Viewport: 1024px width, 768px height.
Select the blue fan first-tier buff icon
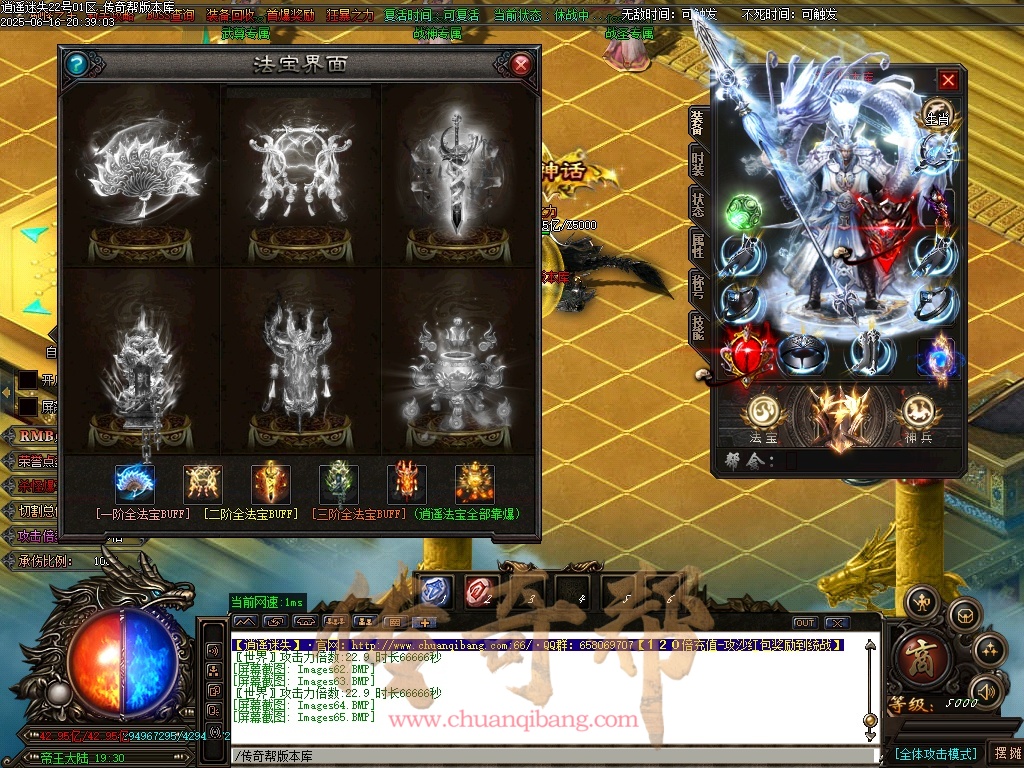pyautogui.click(x=135, y=484)
